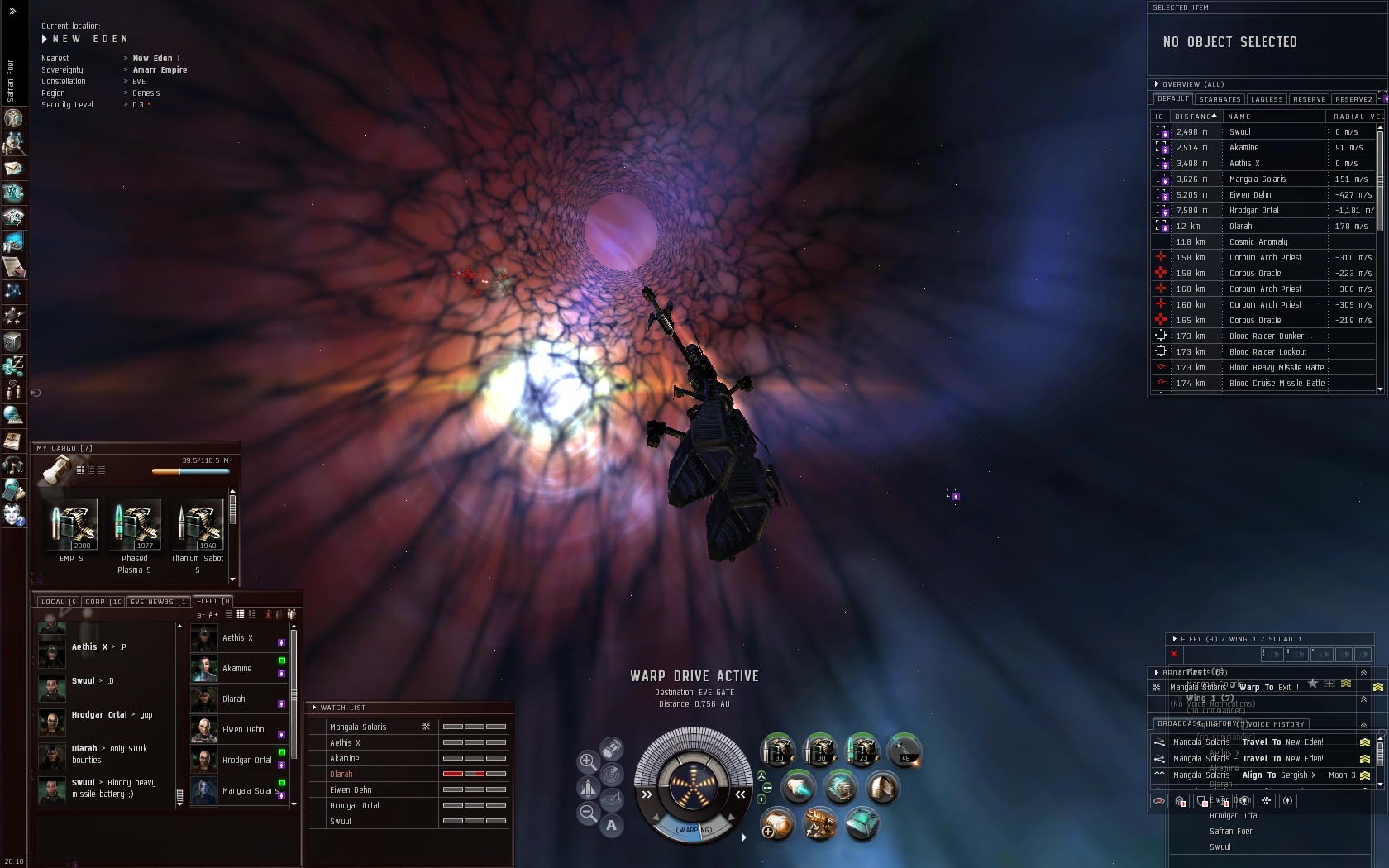Select Dlarah in the watch list
This screenshot has height=868, width=1389.
point(341,775)
